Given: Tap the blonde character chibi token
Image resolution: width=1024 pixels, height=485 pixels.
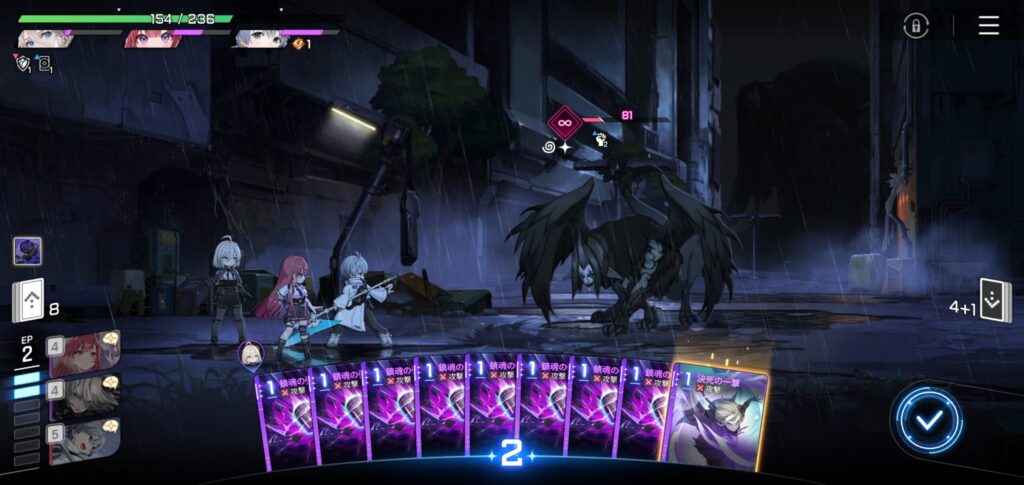Looking at the screenshot, I should point(250,352).
